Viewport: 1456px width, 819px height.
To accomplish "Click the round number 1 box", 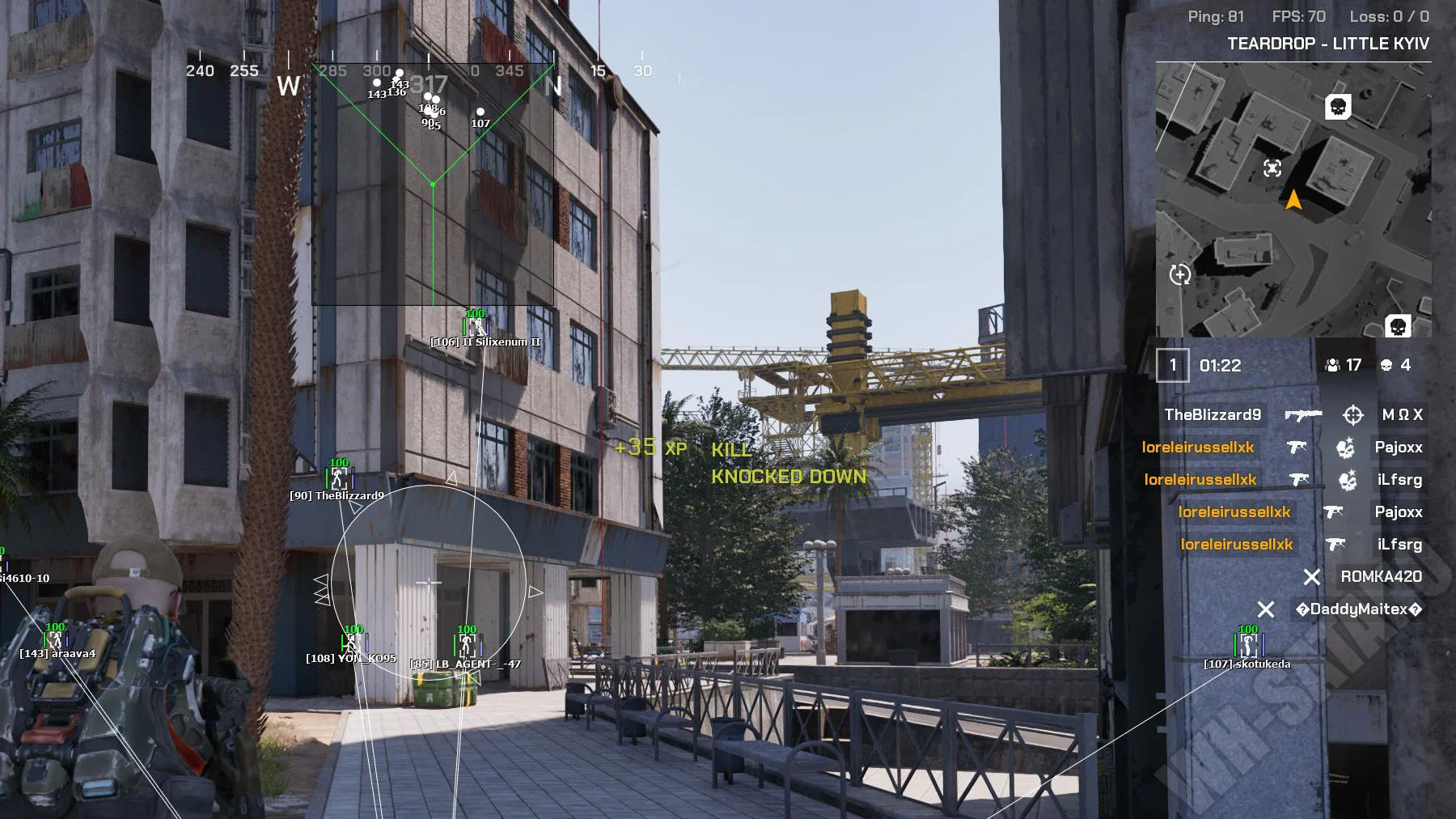I will point(1172,365).
